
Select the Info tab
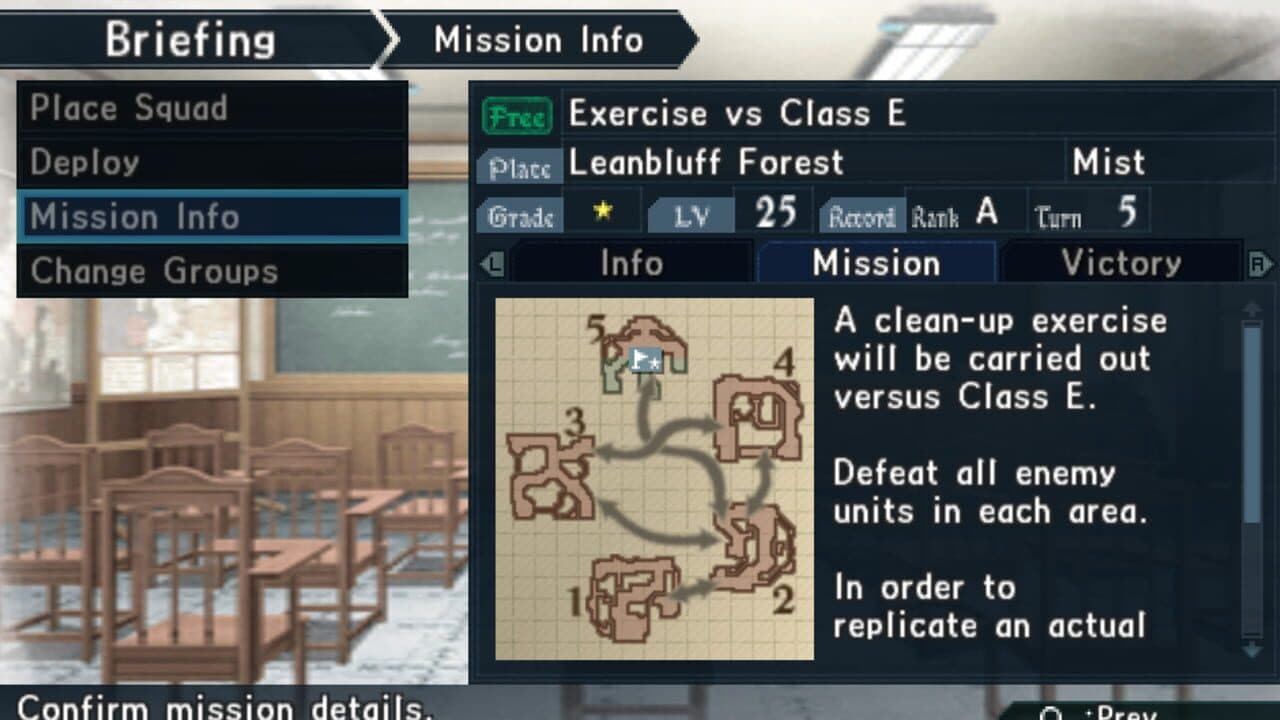(x=633, y=263)
